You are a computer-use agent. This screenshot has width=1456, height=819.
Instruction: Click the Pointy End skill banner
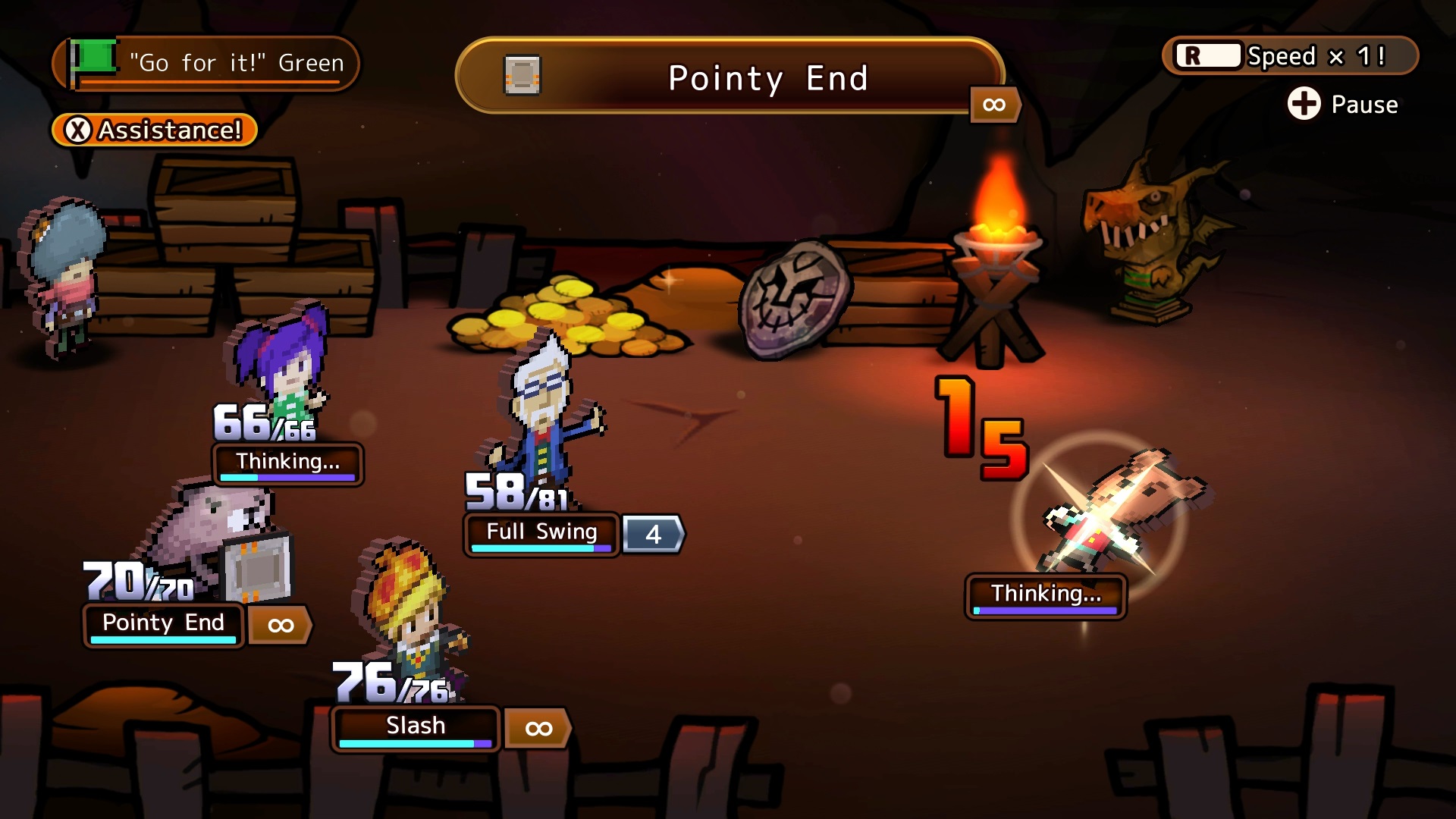tap(730, 77)
